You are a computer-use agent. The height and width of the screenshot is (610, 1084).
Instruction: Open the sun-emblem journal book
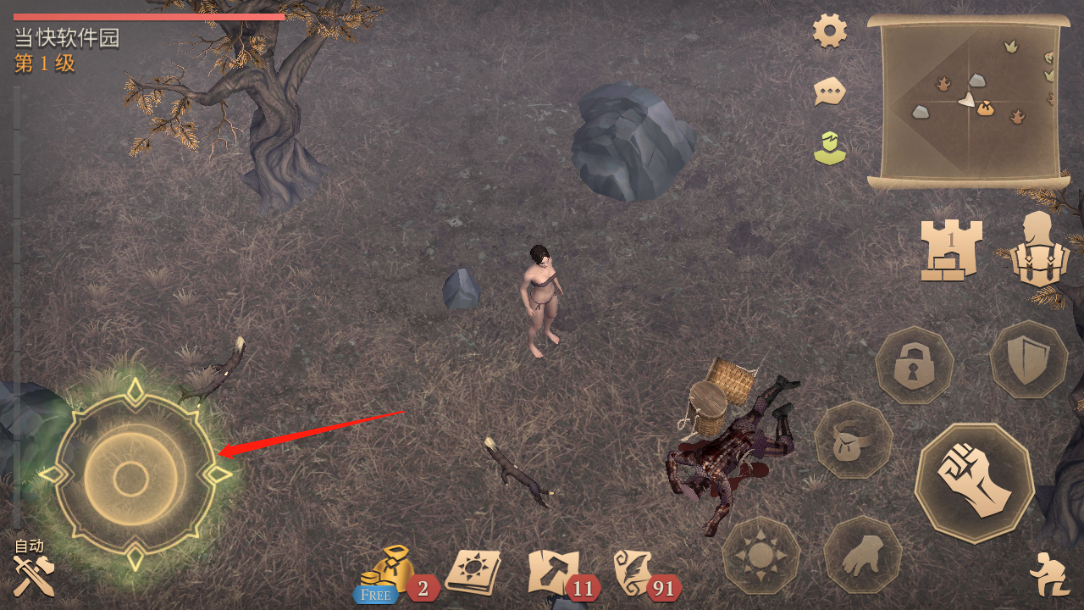(x=472, y=571)
